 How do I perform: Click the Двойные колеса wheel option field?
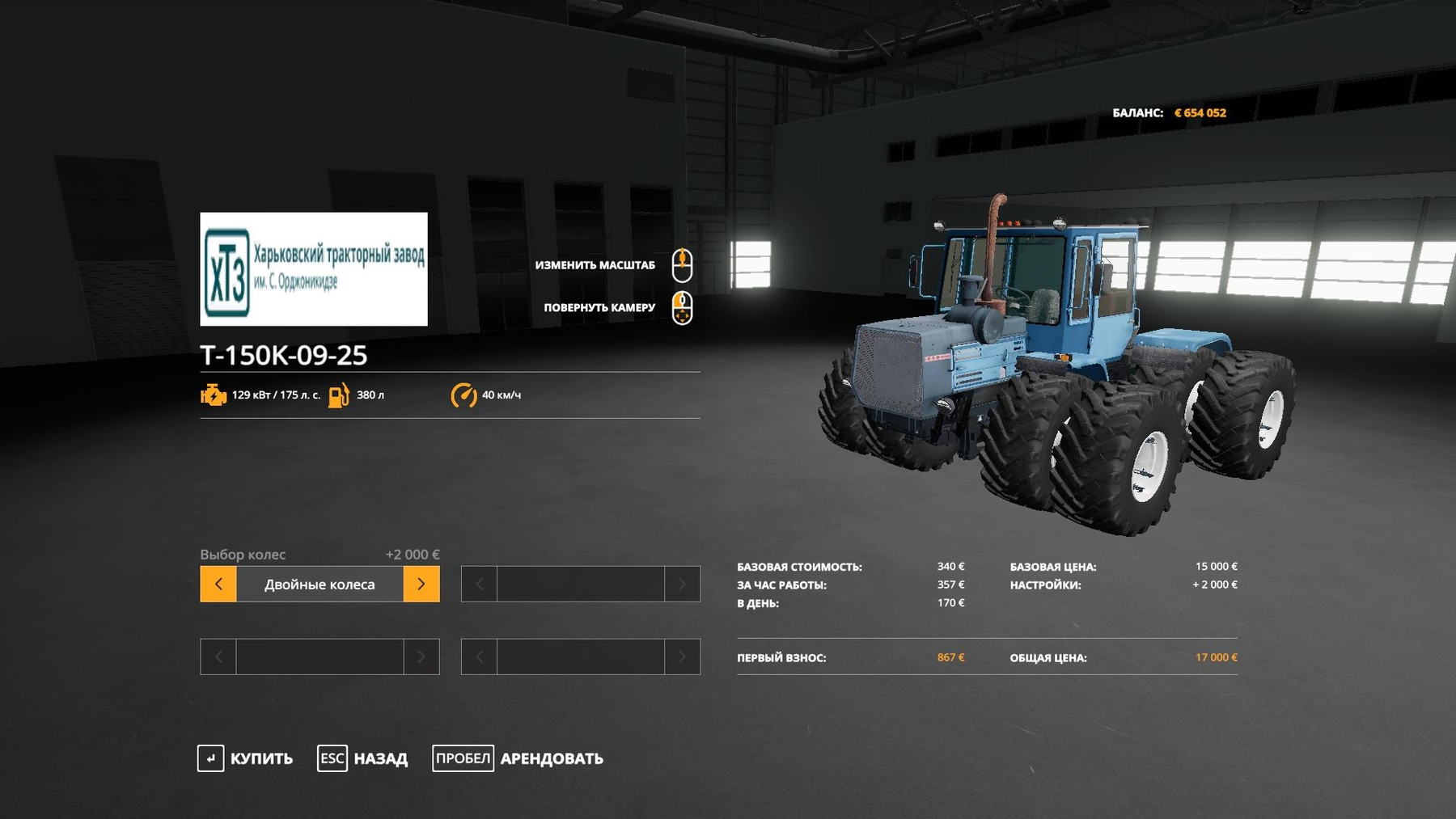(x=320, y=584)
